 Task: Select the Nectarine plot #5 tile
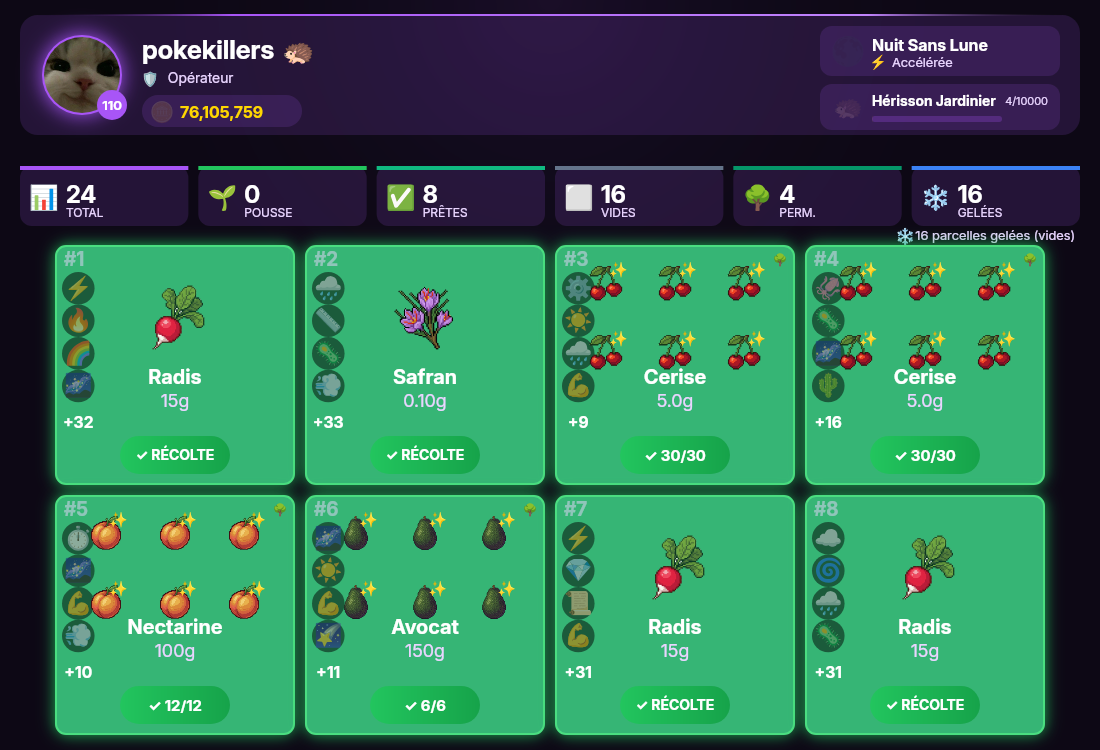(x=175, y=600)
